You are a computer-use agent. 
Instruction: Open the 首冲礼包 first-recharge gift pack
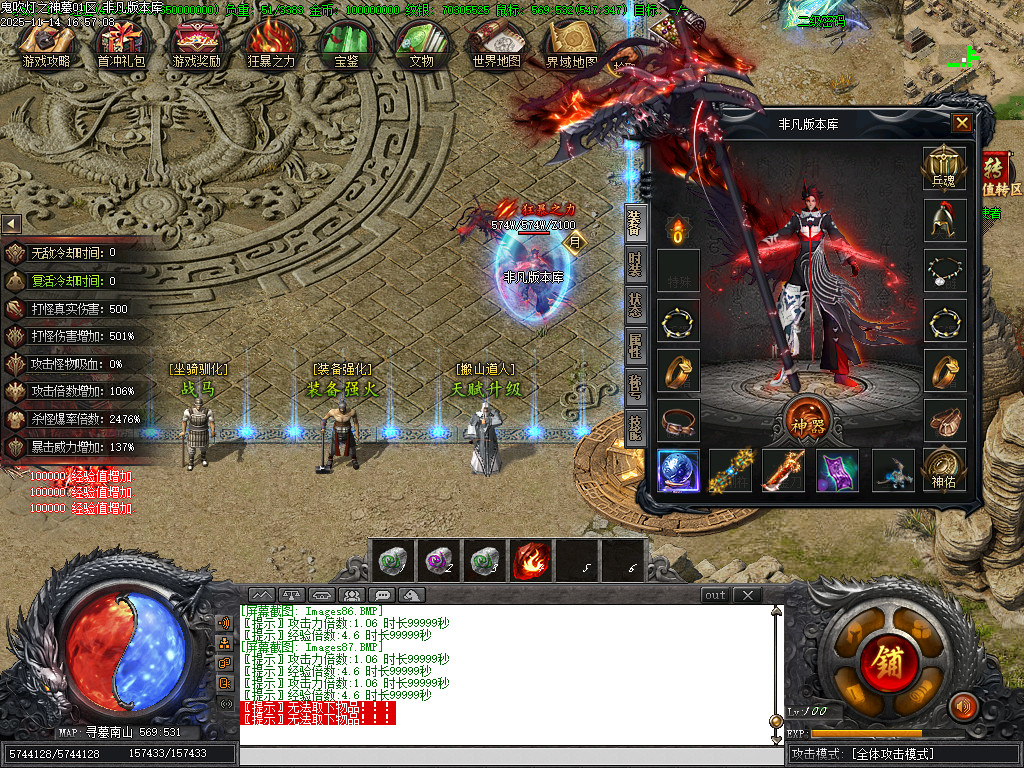point(121,45)
